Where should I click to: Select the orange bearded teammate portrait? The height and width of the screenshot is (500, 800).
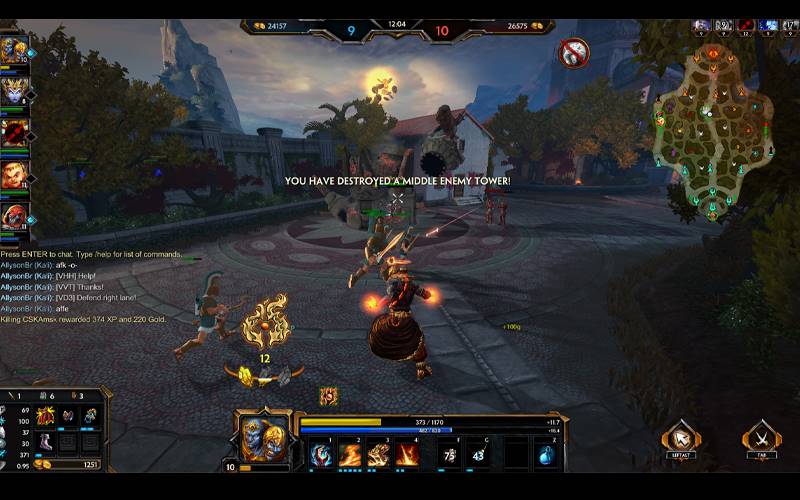click(14, 176)
